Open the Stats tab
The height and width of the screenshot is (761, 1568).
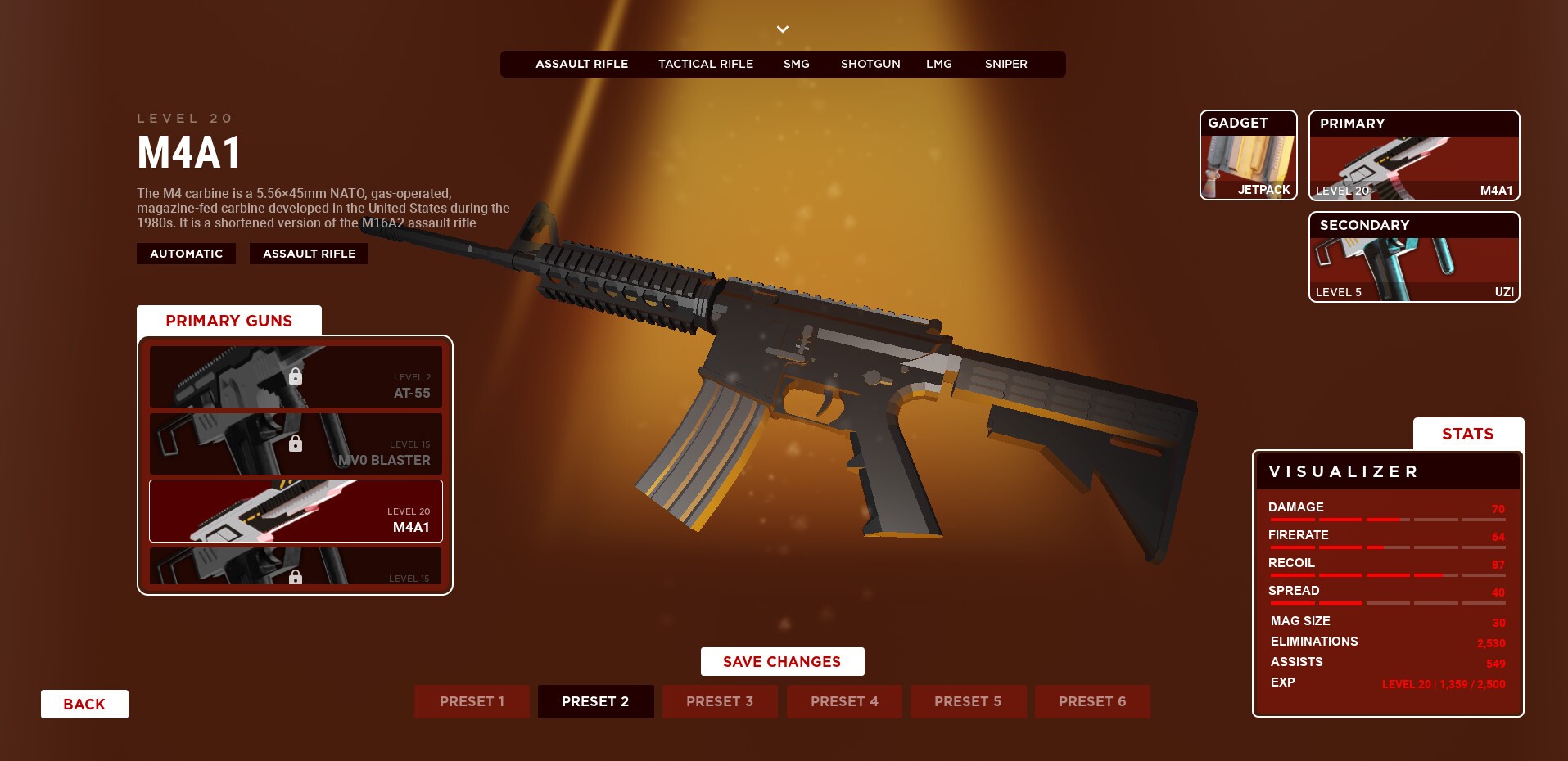[1467, 434]
